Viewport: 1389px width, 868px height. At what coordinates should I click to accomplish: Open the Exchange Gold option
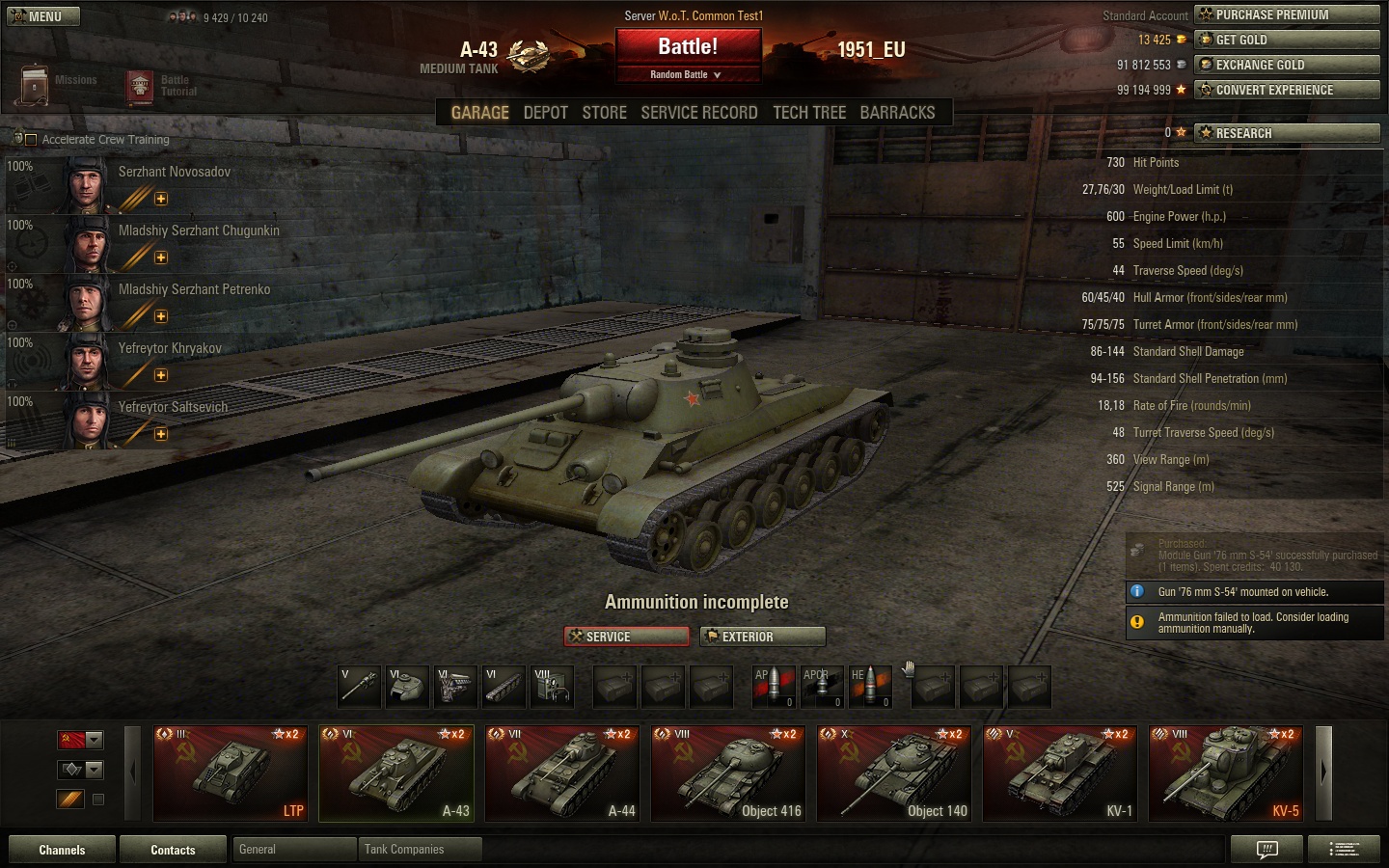pos(1287,65)
